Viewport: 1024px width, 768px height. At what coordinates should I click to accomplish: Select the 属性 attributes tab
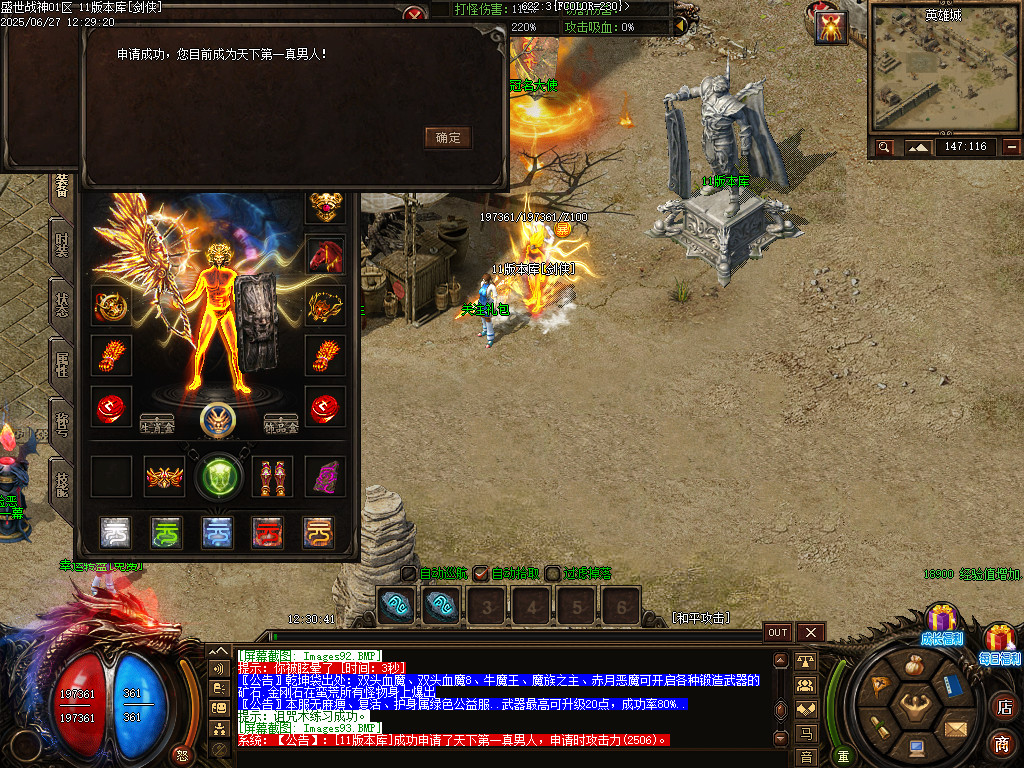(62, 364)
